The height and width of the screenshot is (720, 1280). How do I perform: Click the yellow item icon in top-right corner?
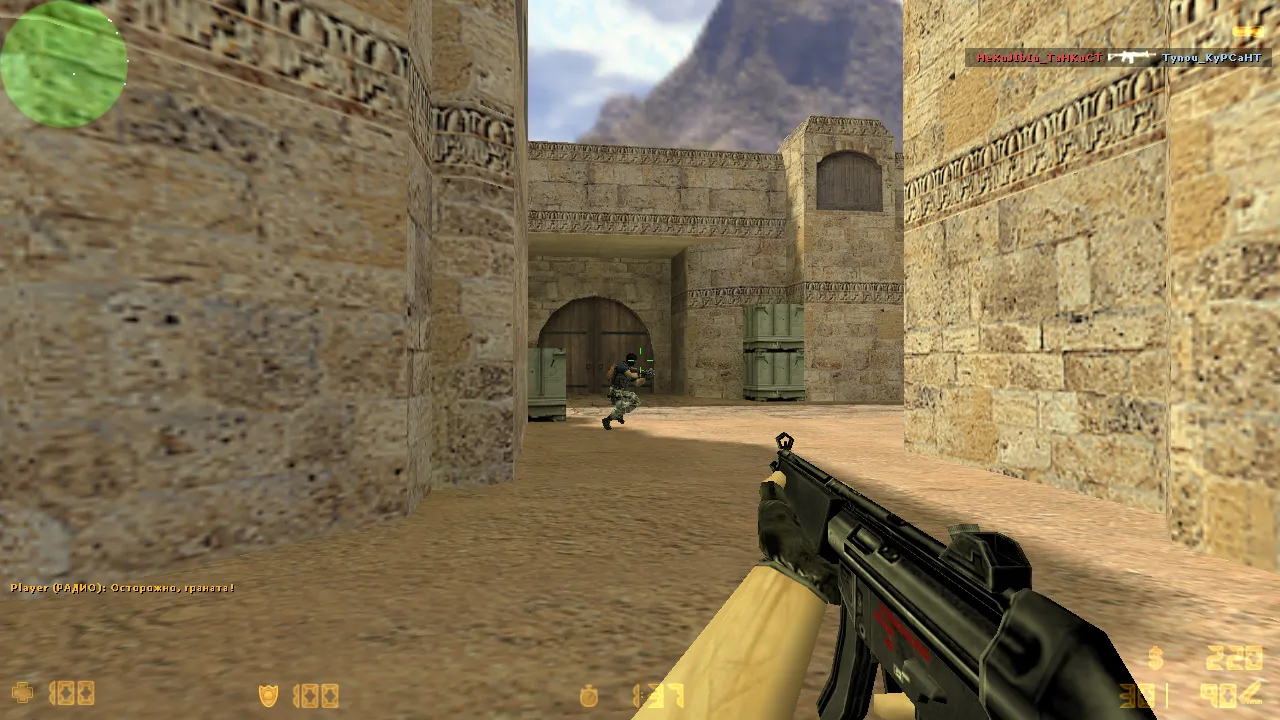[x=1250, y=30]
